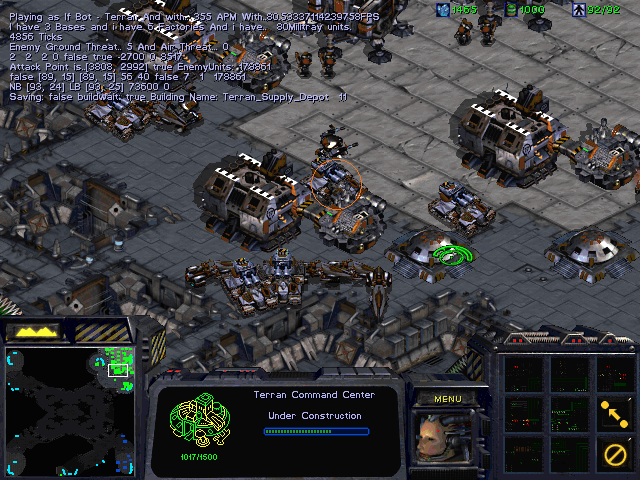
Task: Cancel the Command Center construction
Action: pos(613,453)
